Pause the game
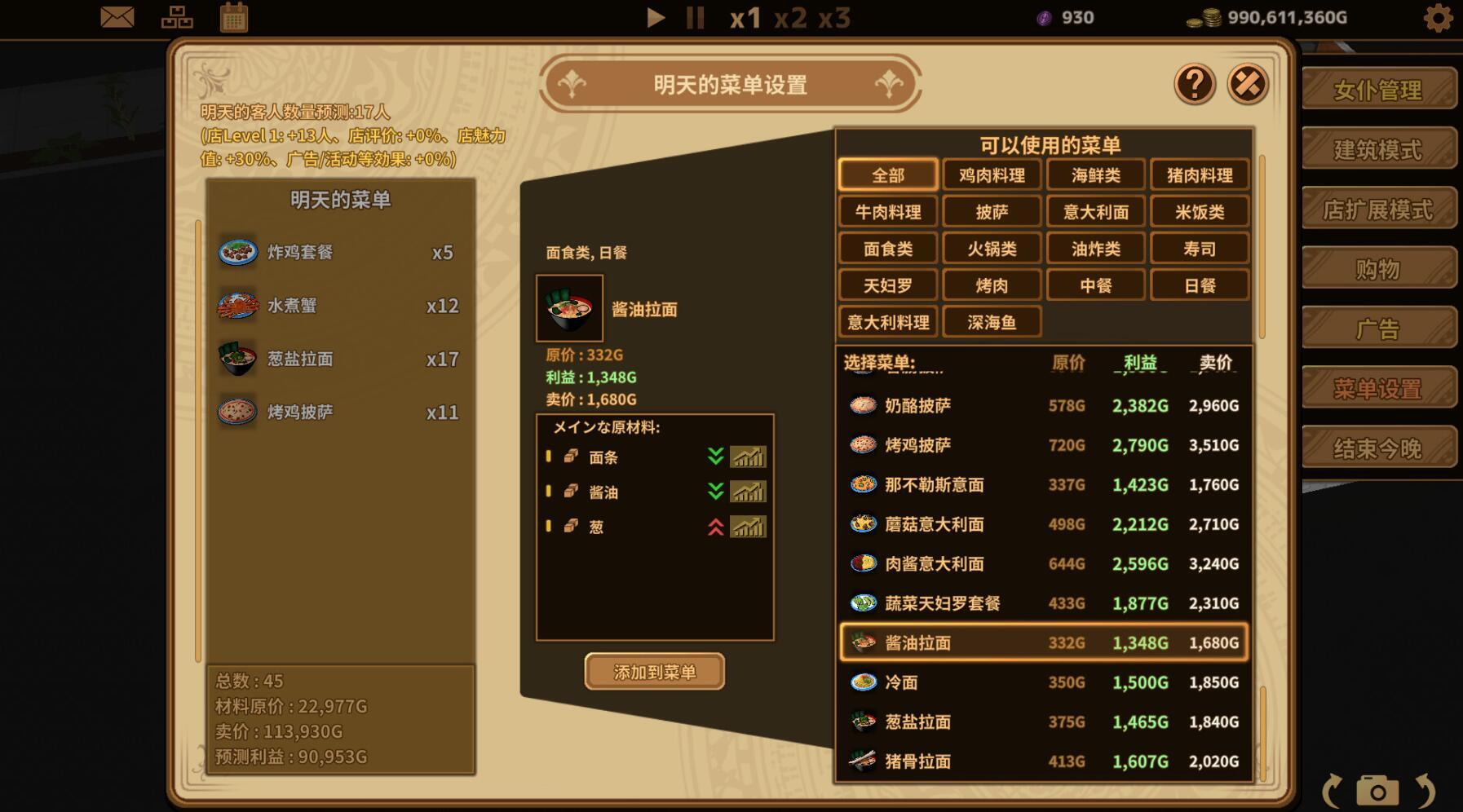This screenshot has width=1463, height=812. coord(695,18)
